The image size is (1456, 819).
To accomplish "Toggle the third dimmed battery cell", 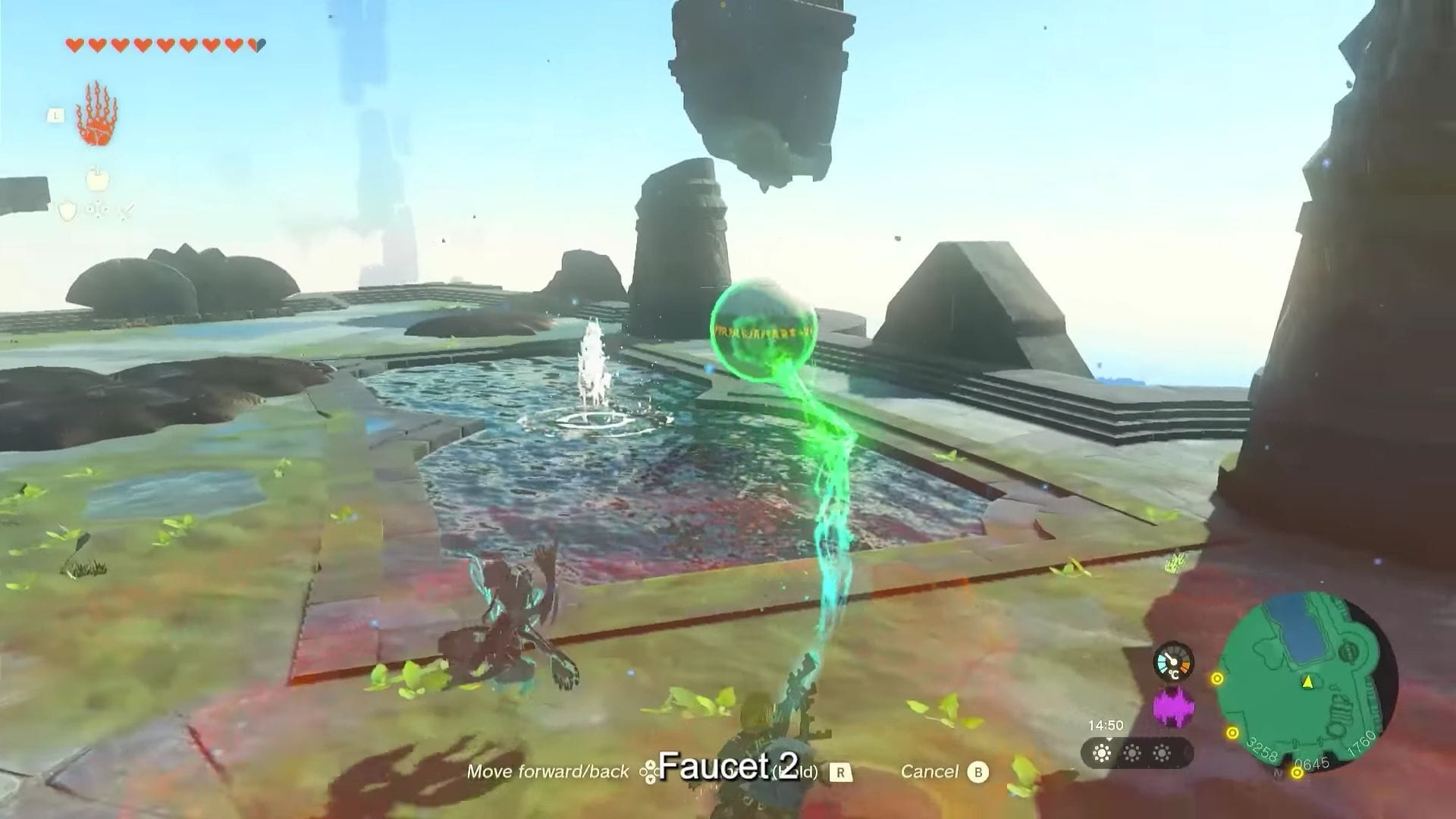I will coord(1163,754).
